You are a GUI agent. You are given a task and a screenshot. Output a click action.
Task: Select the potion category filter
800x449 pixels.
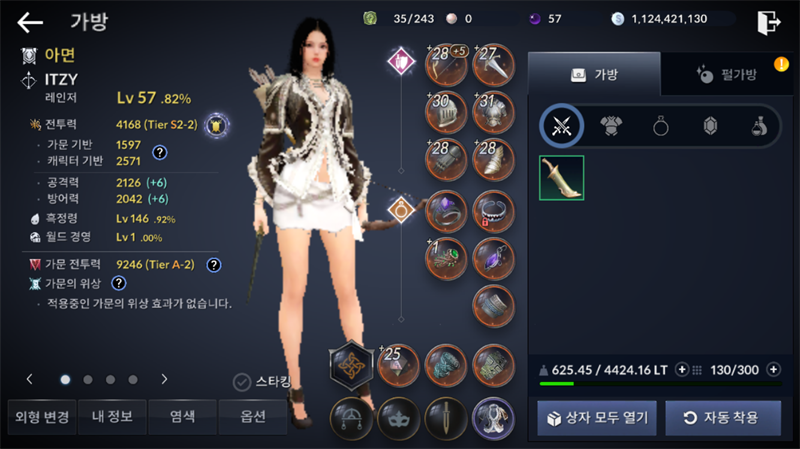click(760, 125)
